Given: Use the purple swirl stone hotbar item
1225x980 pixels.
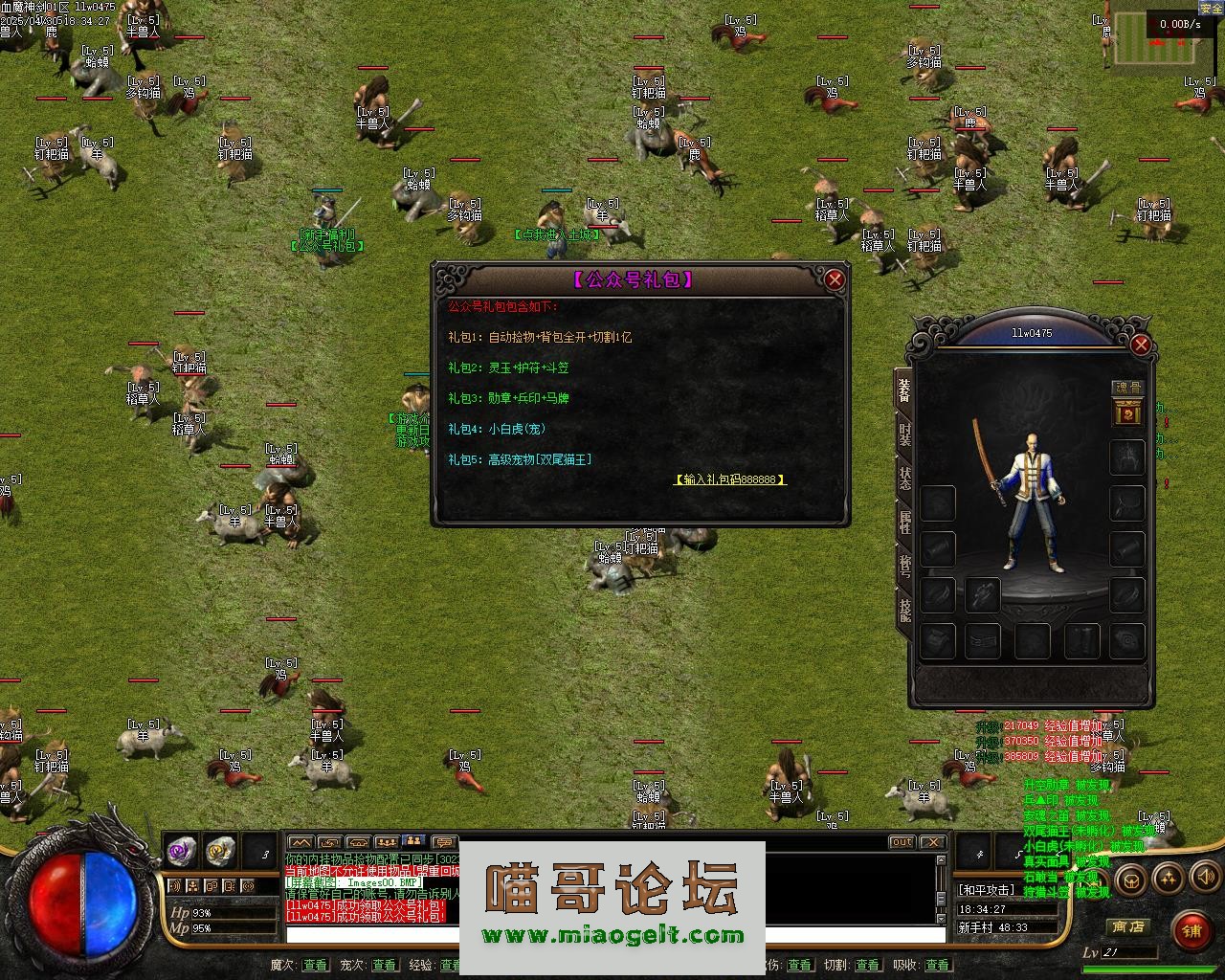Looking at the screenshot, I should 182,849.
